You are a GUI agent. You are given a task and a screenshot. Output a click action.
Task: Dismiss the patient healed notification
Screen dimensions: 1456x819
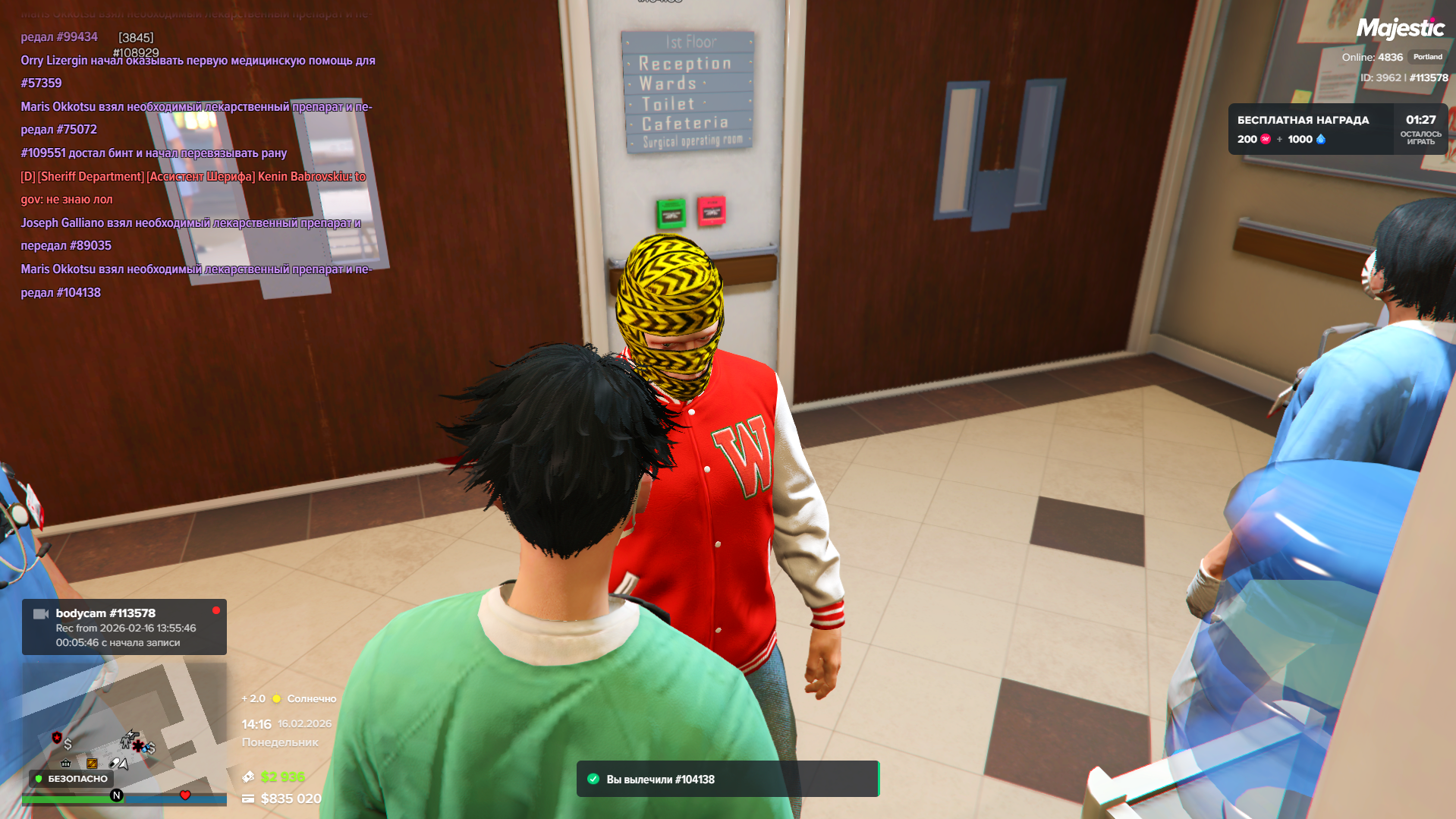(728, 780)
